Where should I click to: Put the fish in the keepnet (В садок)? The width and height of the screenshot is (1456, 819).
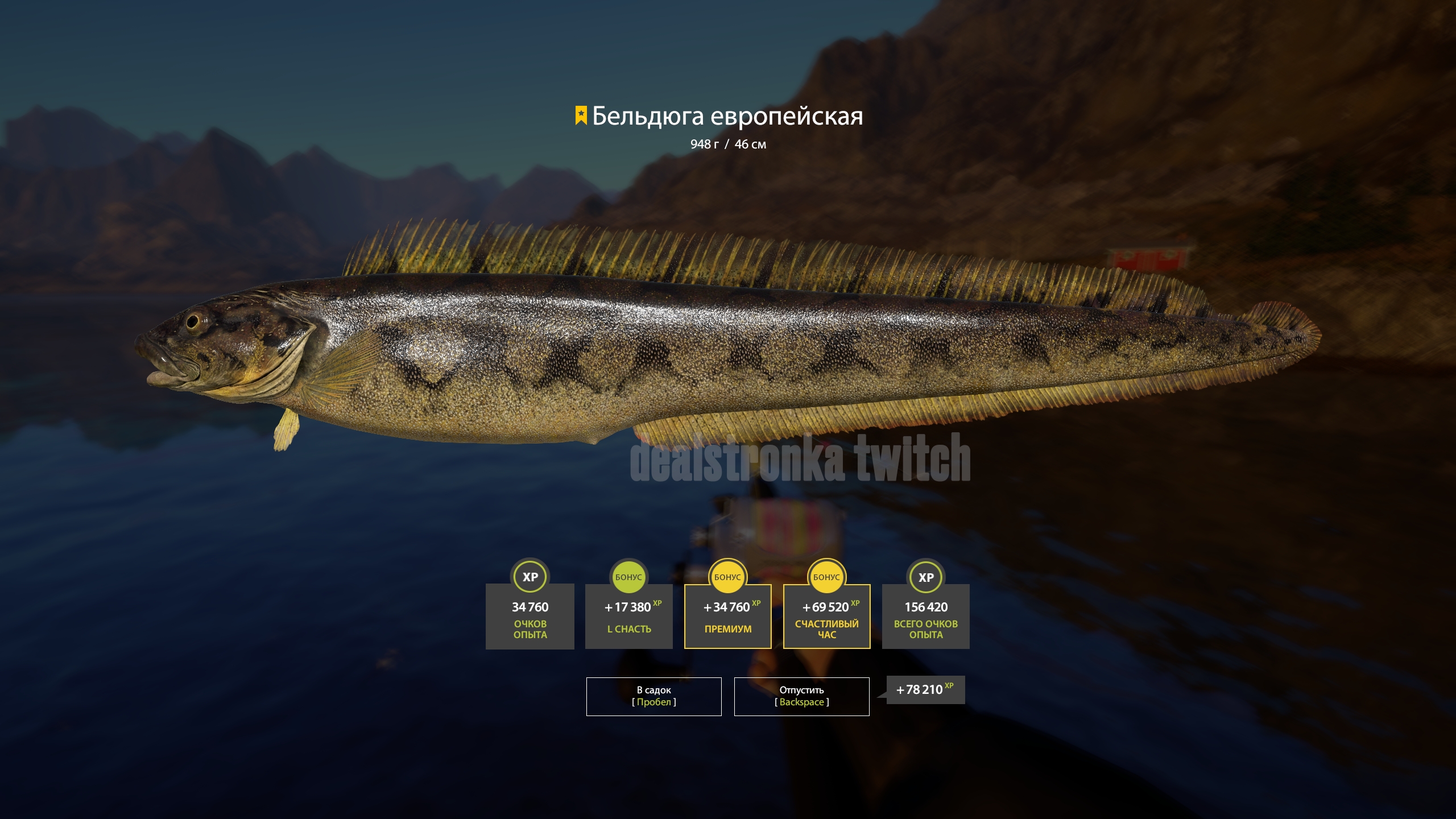[x=653, y=696]
